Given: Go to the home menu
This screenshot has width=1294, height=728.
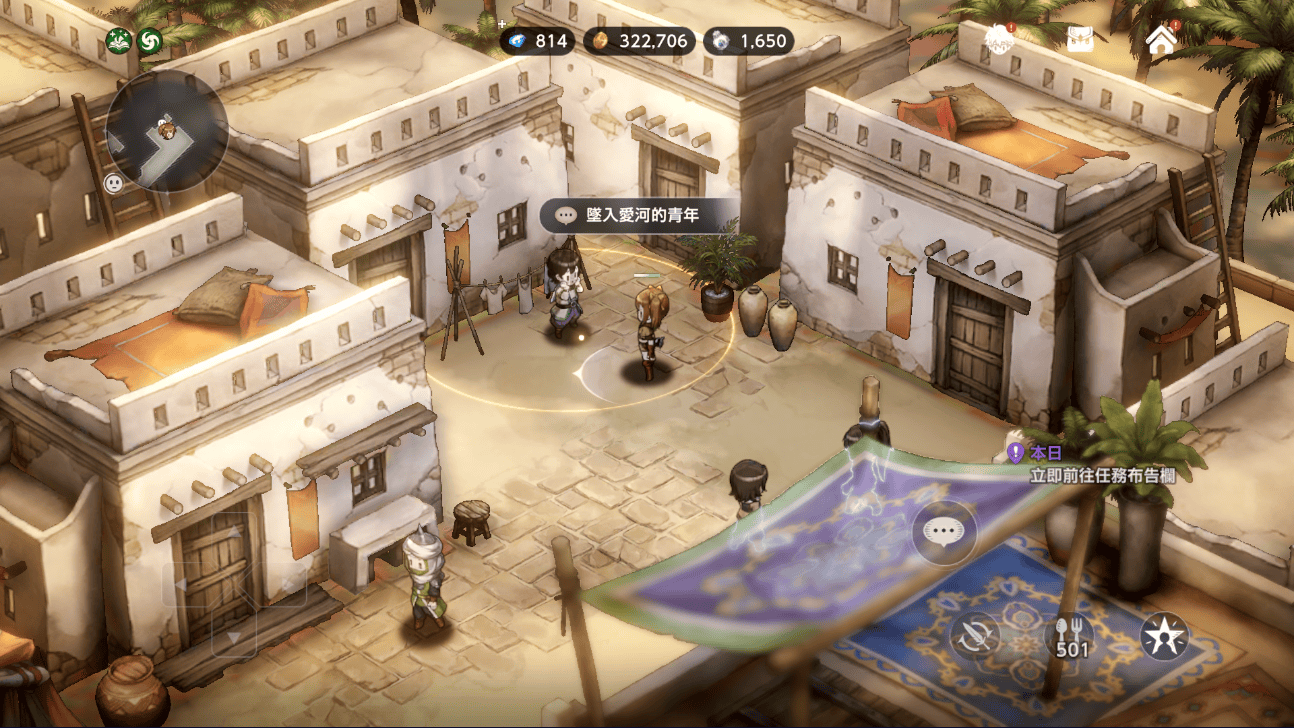Looking at the screenshot, I should 1161,40.
